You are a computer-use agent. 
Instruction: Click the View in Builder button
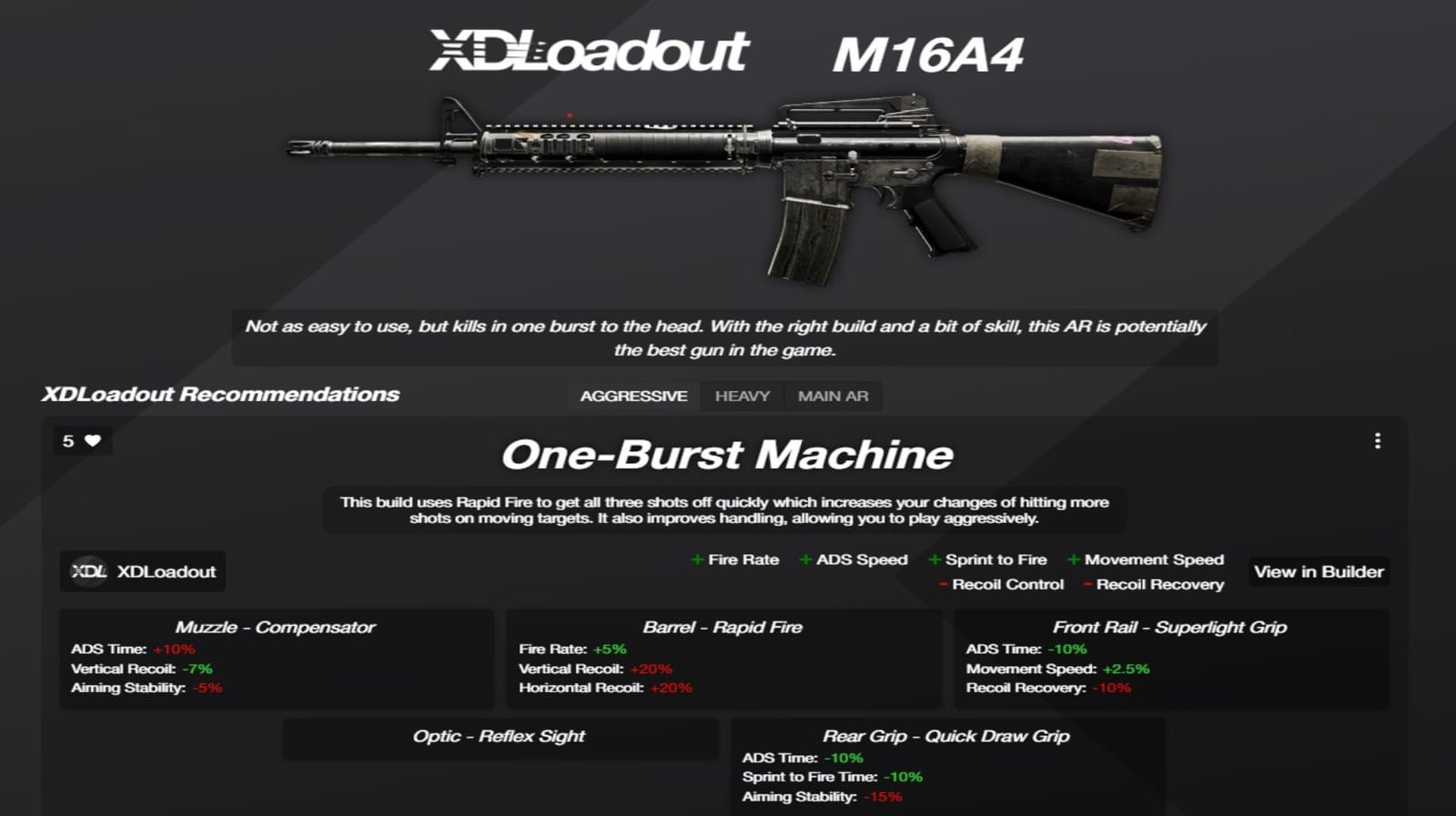tap(1318, 571)
